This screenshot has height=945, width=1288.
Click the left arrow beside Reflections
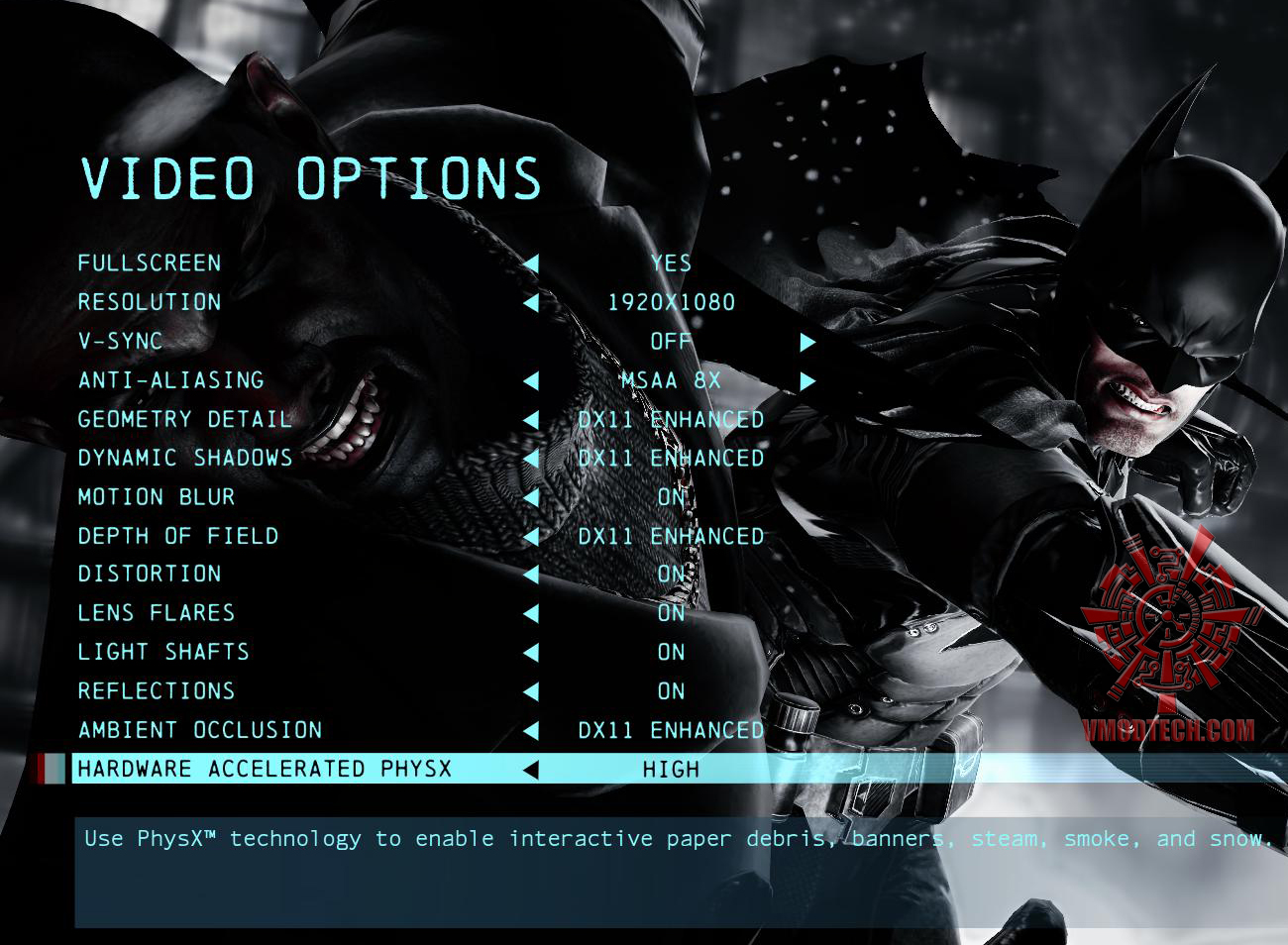click(x=531, y=691)
